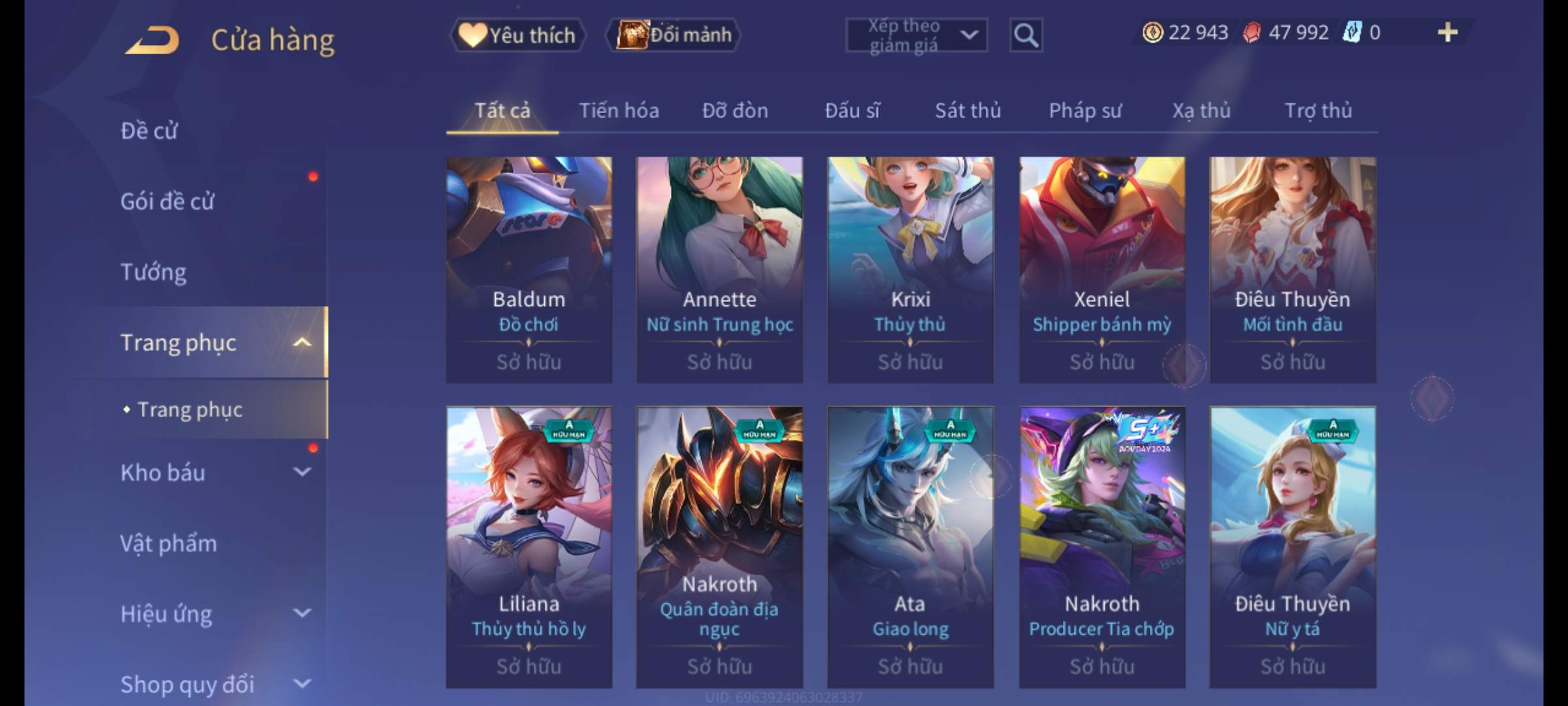1568x706 pixels.
Task: Open the Gói đề cử section
Action: (x=167, y=201)
